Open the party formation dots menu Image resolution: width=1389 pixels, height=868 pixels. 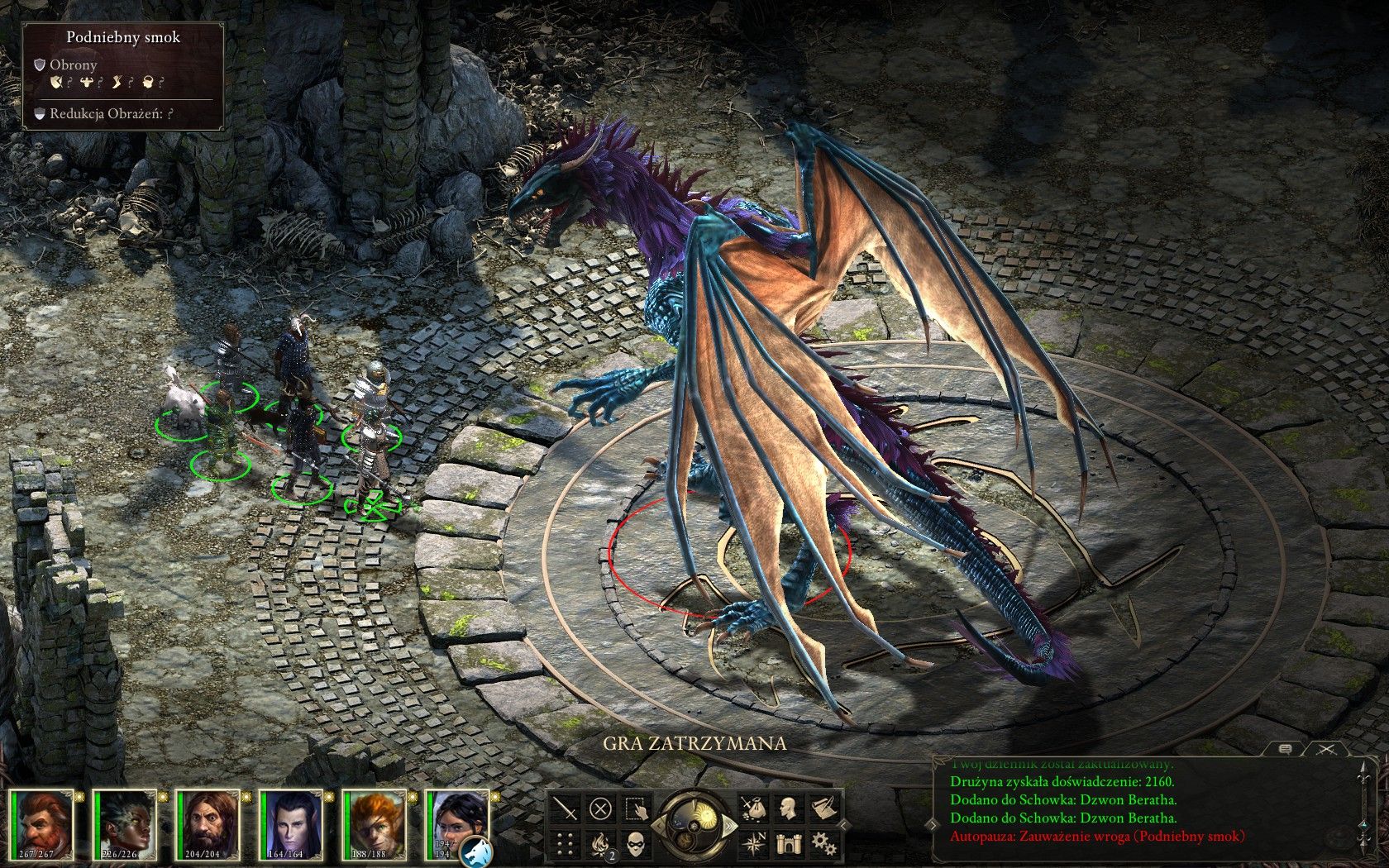[566, 844]
